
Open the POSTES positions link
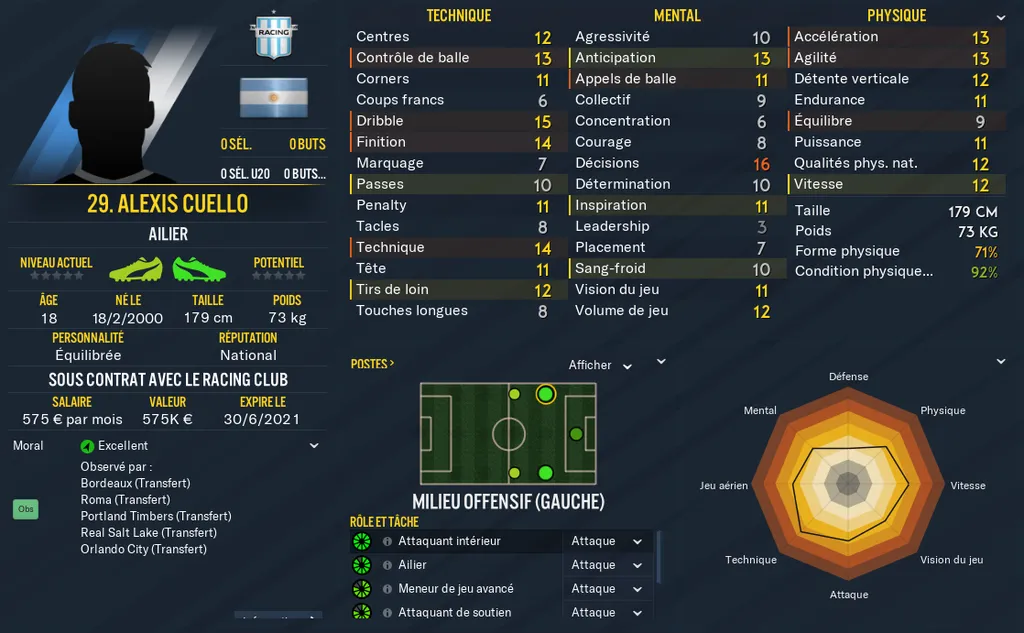[x=372, y=364]
